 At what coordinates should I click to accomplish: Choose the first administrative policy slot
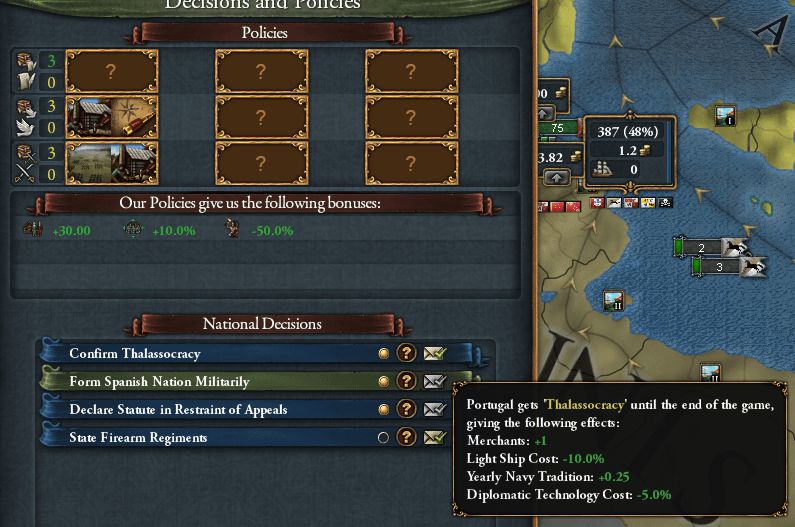(x=111, y=71)
